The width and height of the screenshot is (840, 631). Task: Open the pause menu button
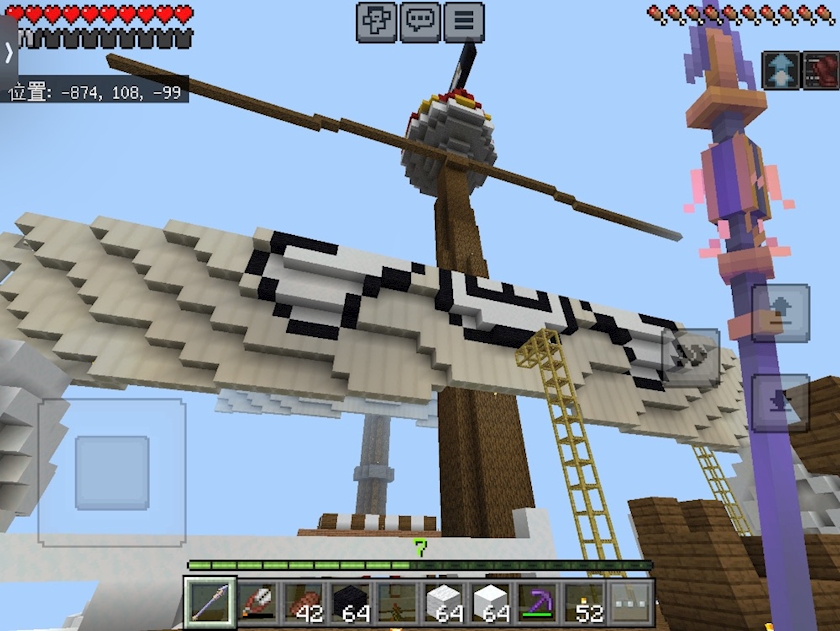(464, 21)
